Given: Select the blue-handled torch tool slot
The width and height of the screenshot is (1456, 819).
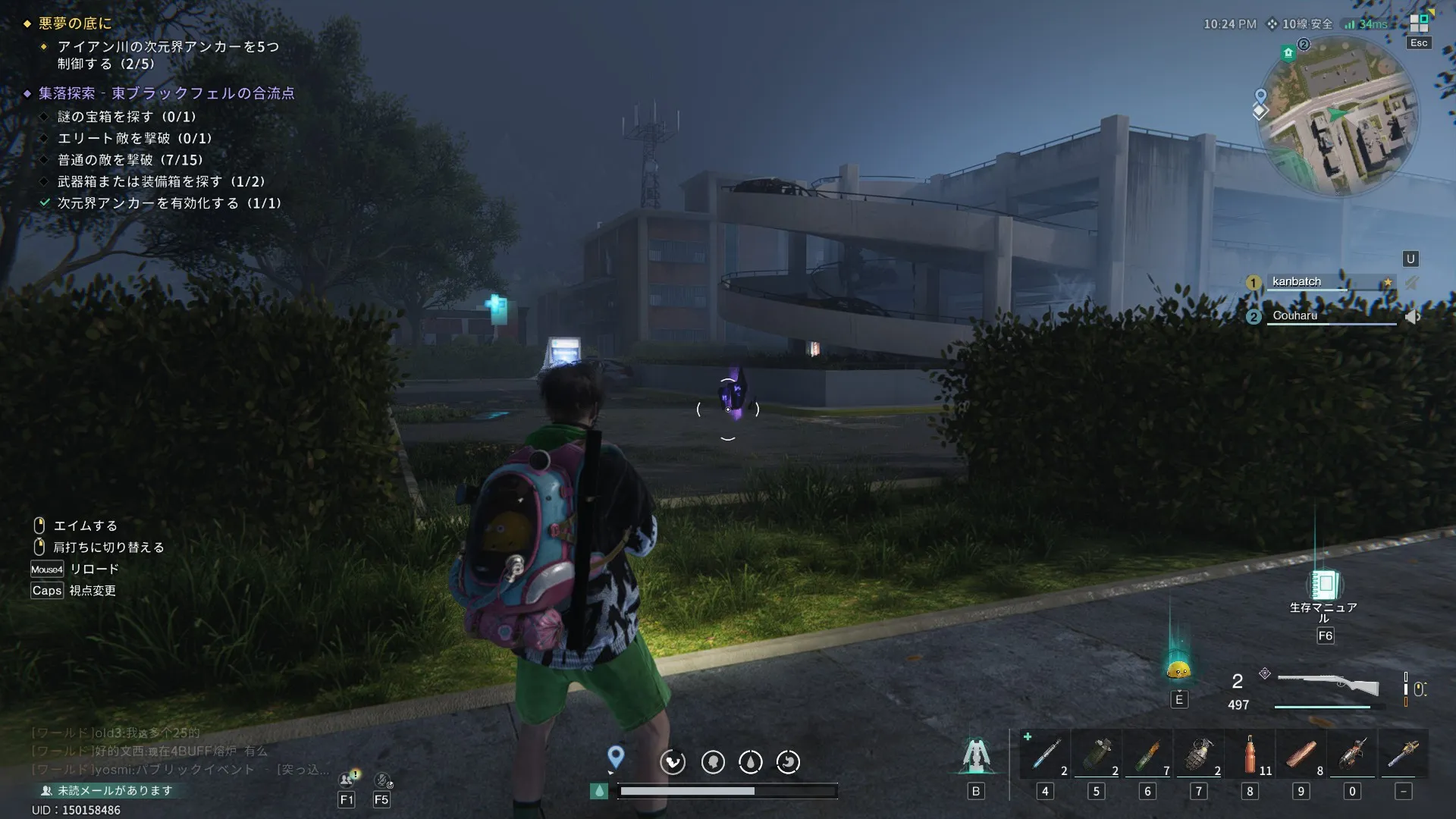Looking at the screenshot, I should (x=1404, y=754).
